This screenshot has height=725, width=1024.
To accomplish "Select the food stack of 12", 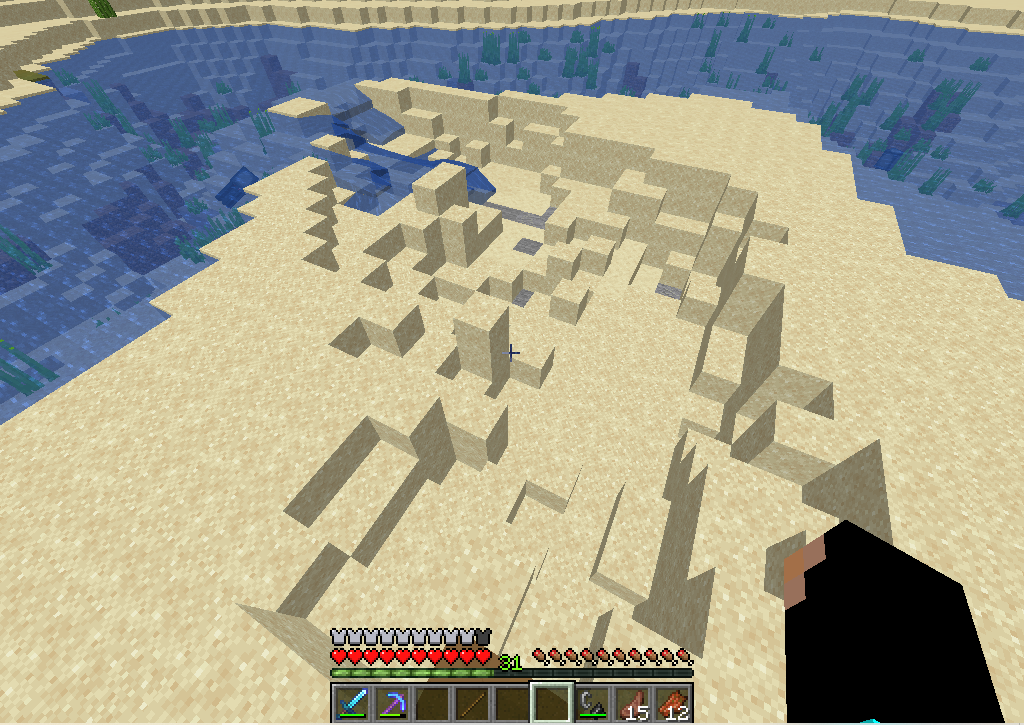I will pos(672,702).
